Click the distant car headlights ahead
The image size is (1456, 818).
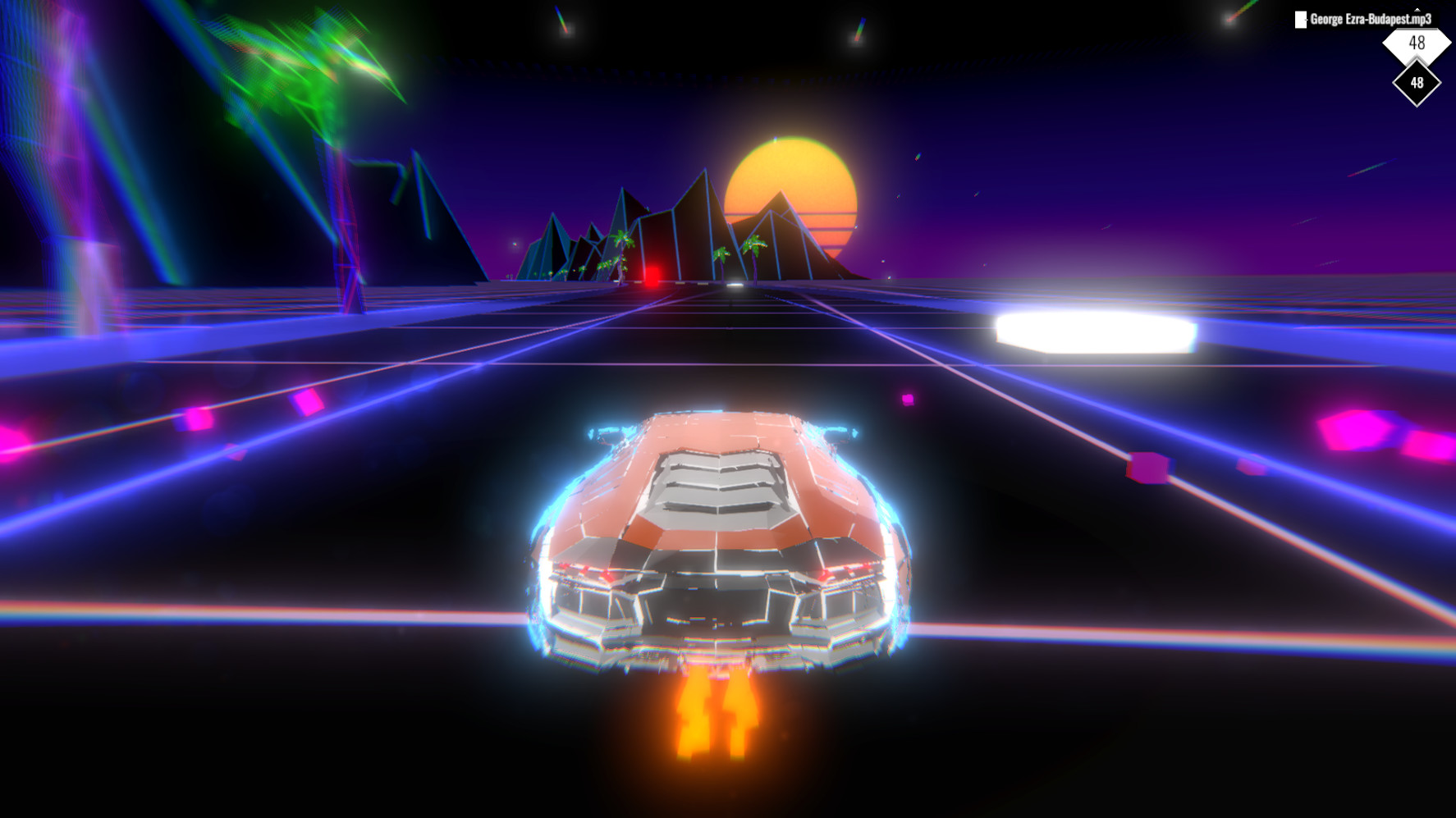point(733,286)
